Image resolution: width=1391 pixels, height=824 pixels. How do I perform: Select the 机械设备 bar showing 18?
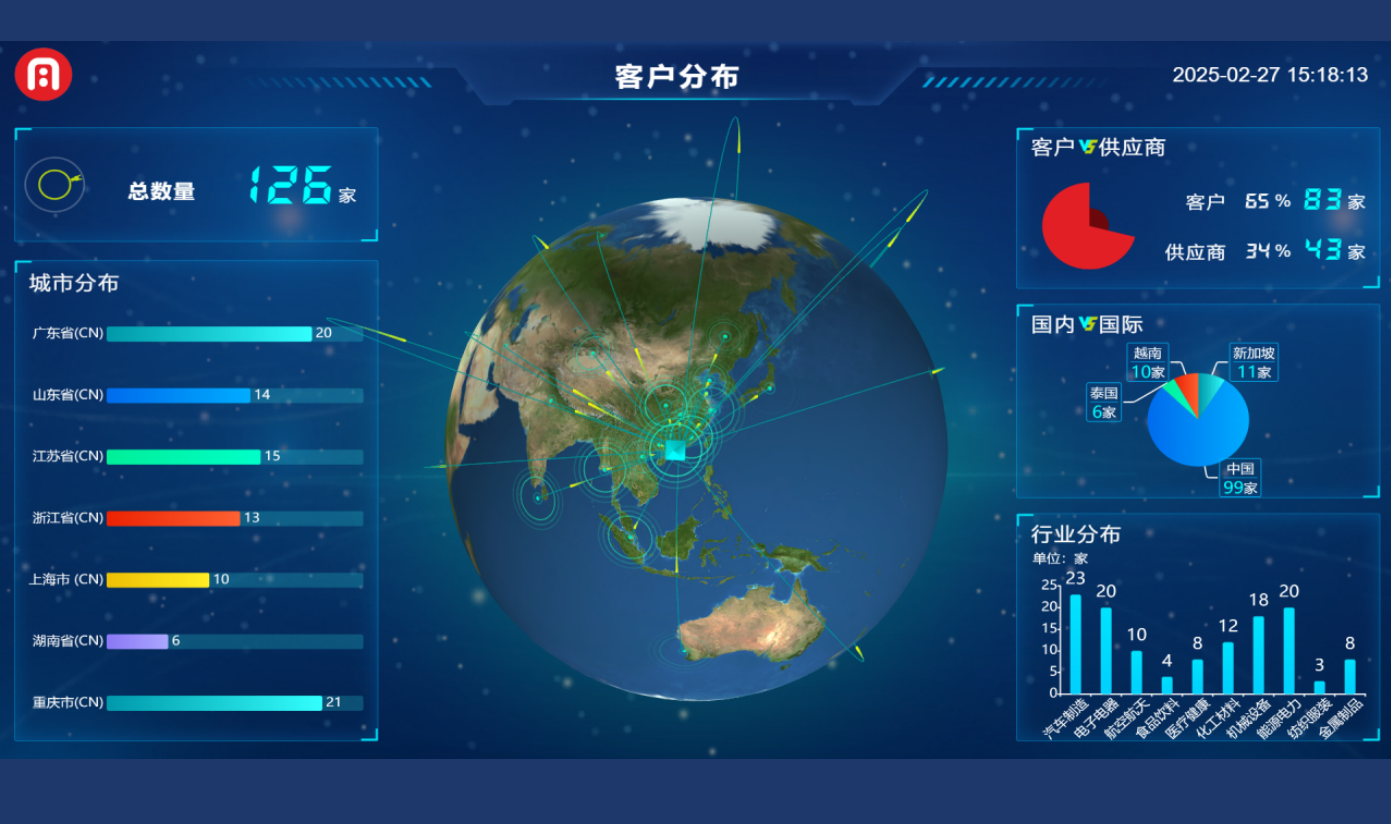point(1258,654)
